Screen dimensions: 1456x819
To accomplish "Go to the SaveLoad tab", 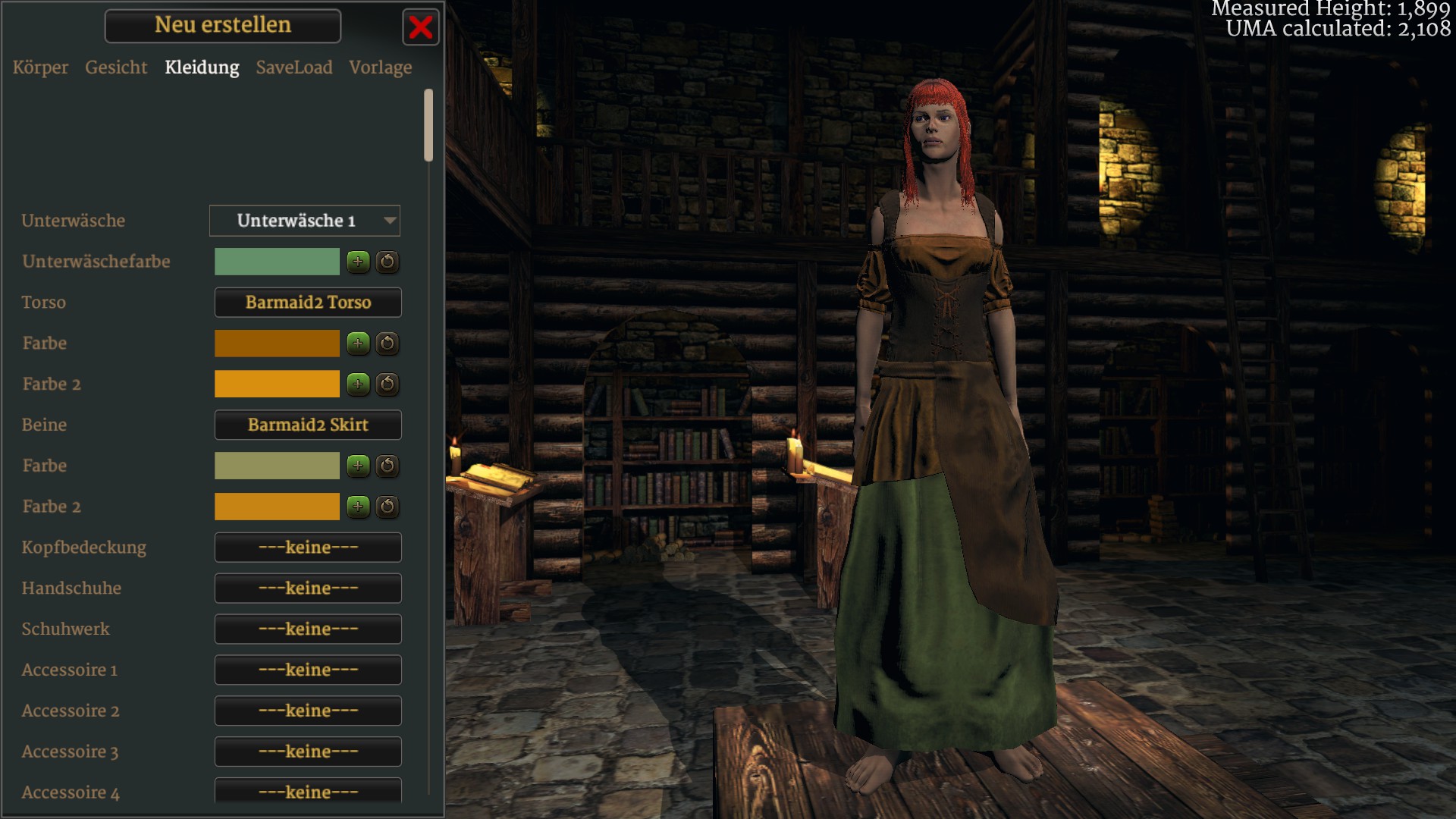I will pyautogui.click(x=294, y=67).
